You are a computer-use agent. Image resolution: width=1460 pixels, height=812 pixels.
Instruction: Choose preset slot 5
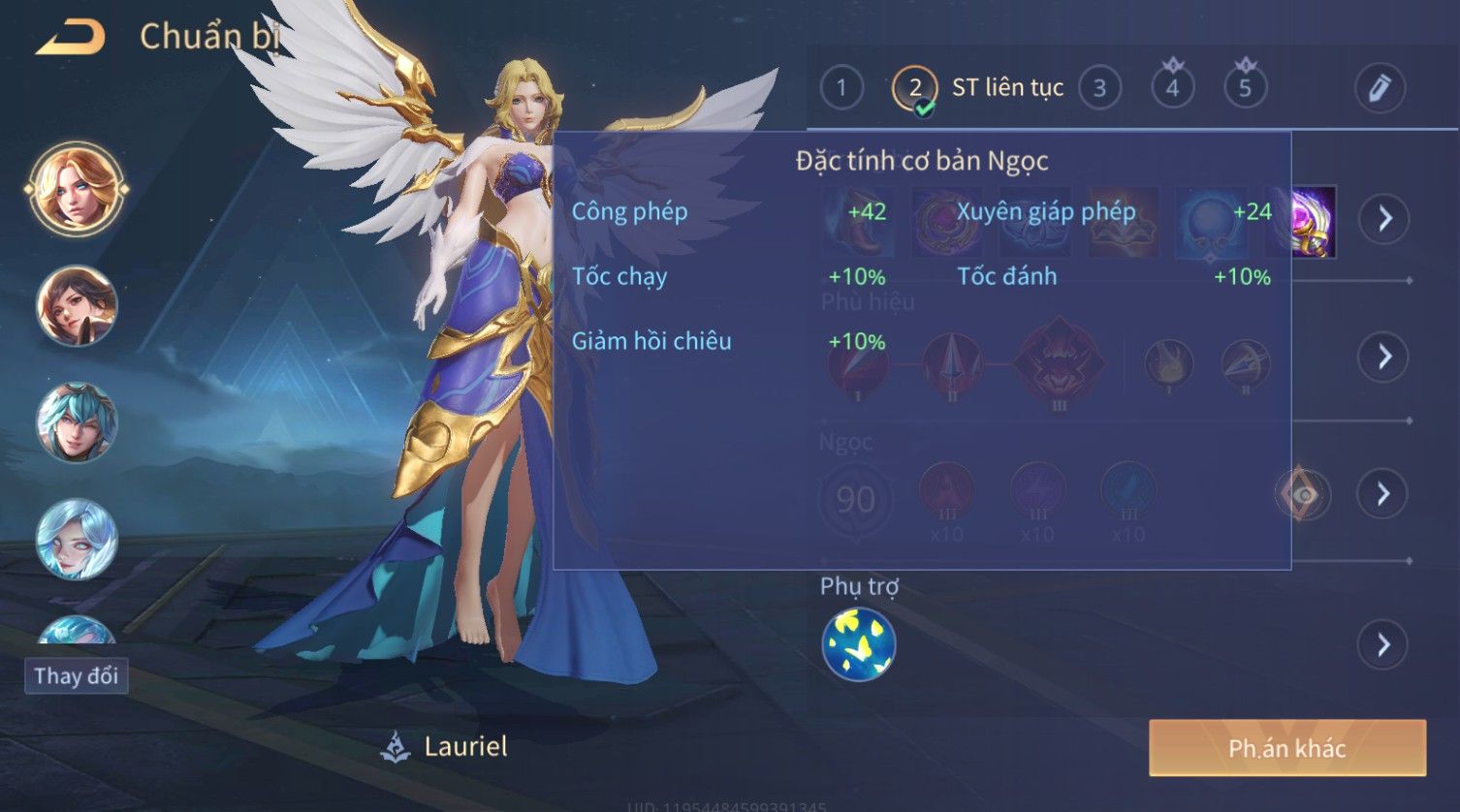click(1245, 88)
